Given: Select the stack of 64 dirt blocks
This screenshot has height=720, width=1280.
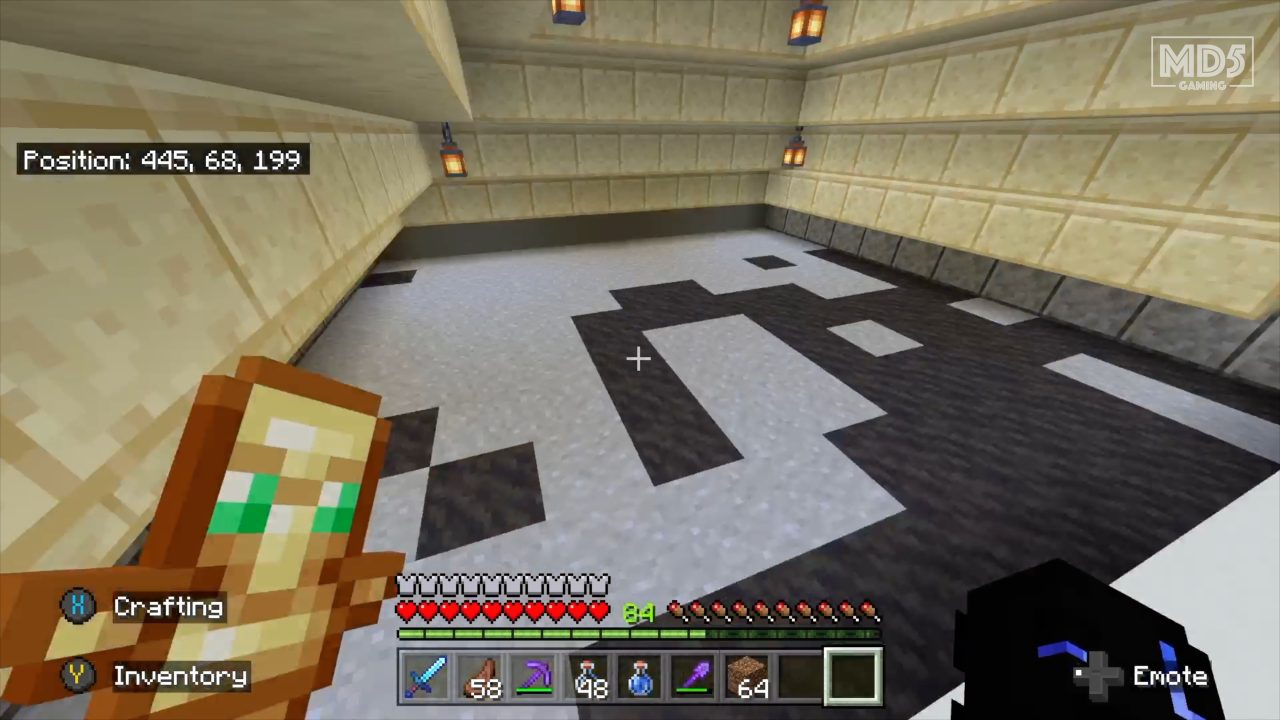Looking at the screenshot, I should [748, 677].
